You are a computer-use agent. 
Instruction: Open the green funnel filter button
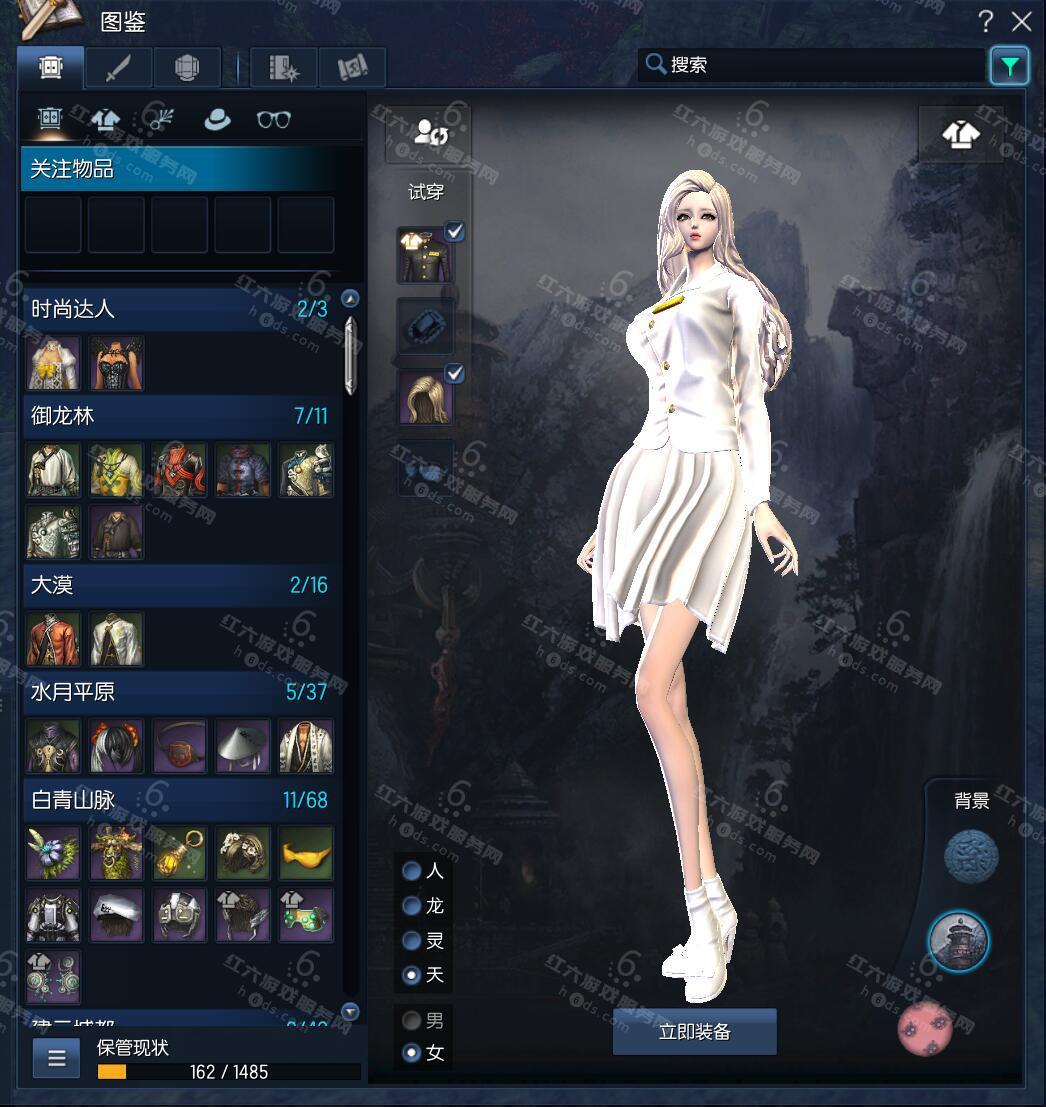[x=1009, y=67]
